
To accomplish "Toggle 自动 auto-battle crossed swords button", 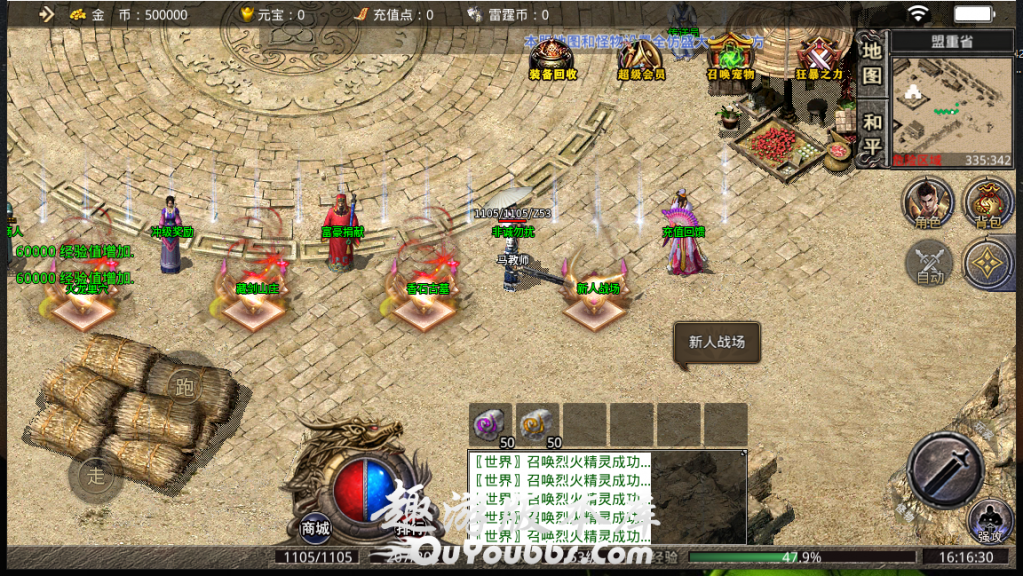I will [x=930, y=264].
